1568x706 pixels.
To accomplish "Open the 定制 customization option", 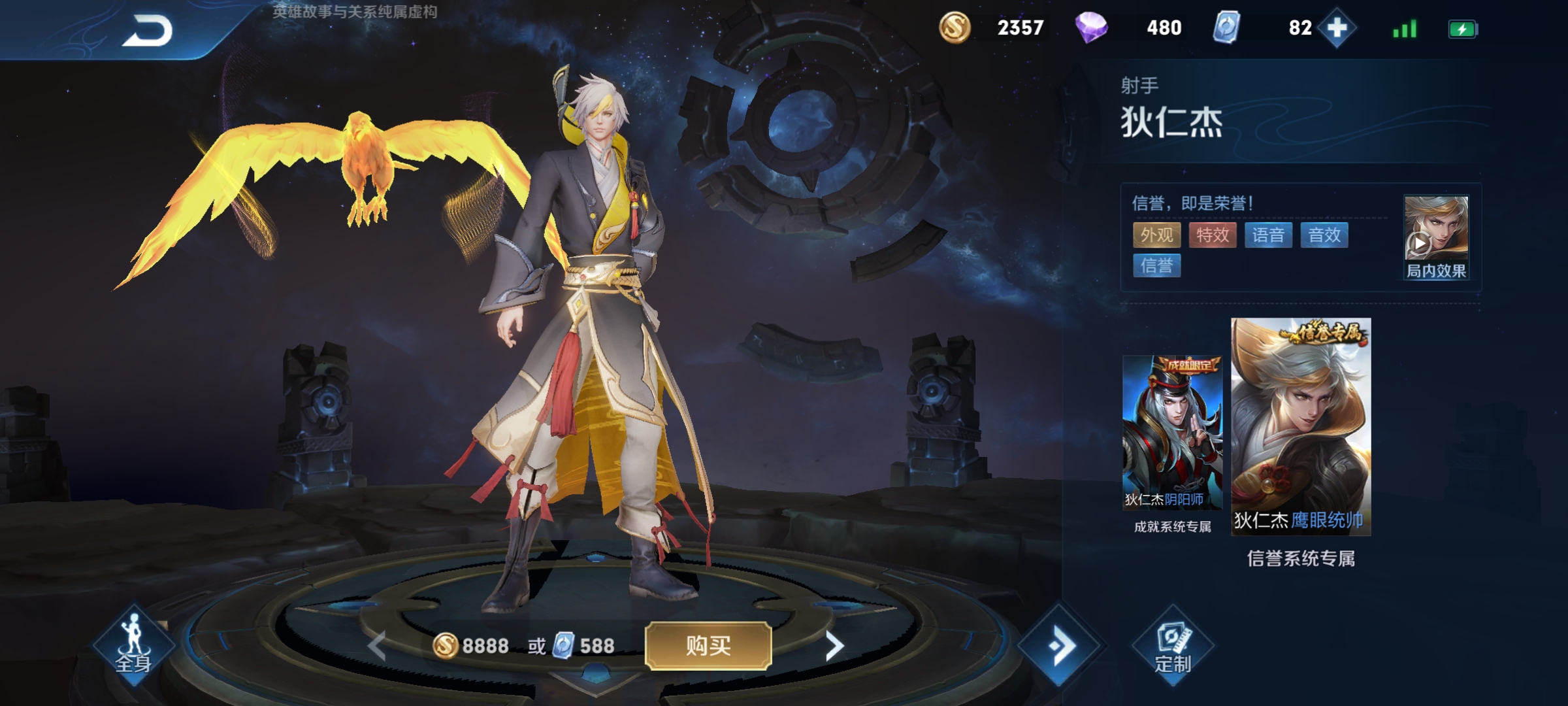I will (x=1173, y=647).
